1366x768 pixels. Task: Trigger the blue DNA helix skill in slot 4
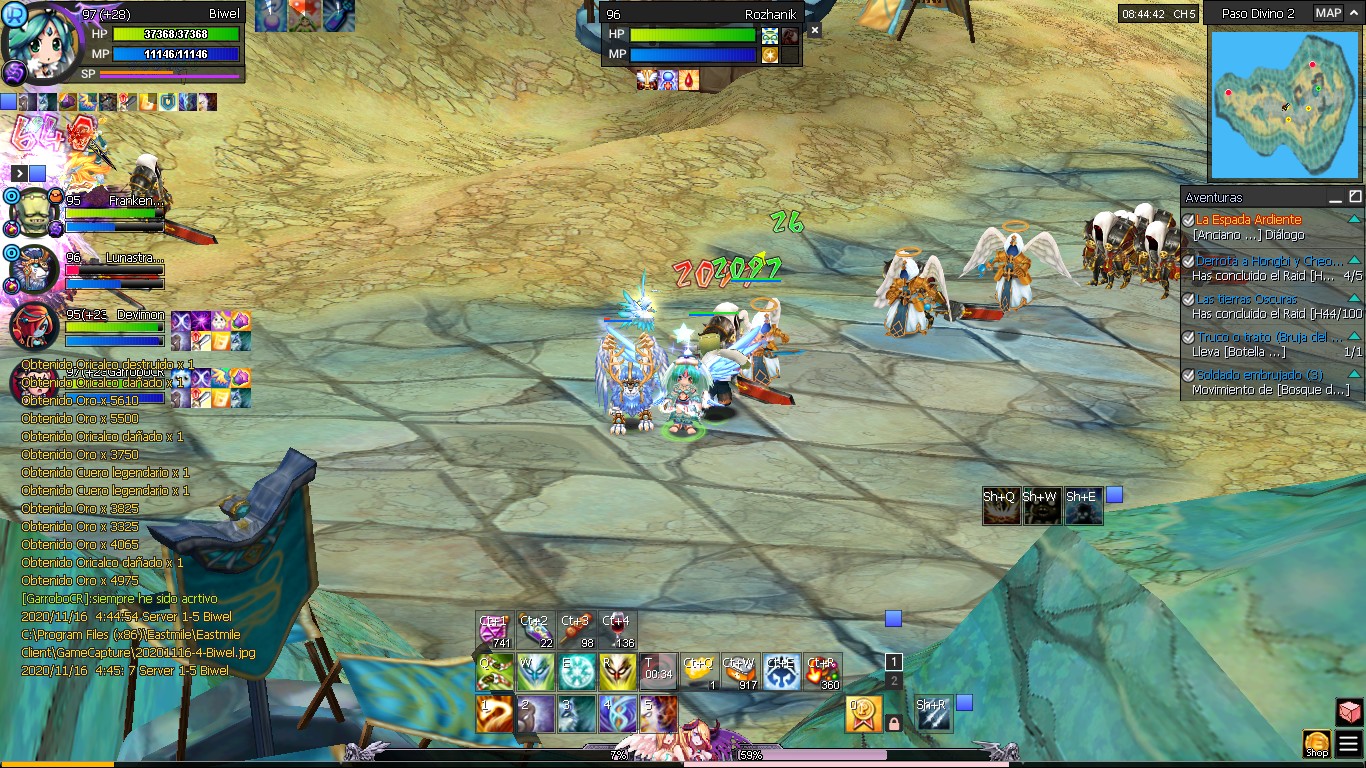tap(617, 714)
